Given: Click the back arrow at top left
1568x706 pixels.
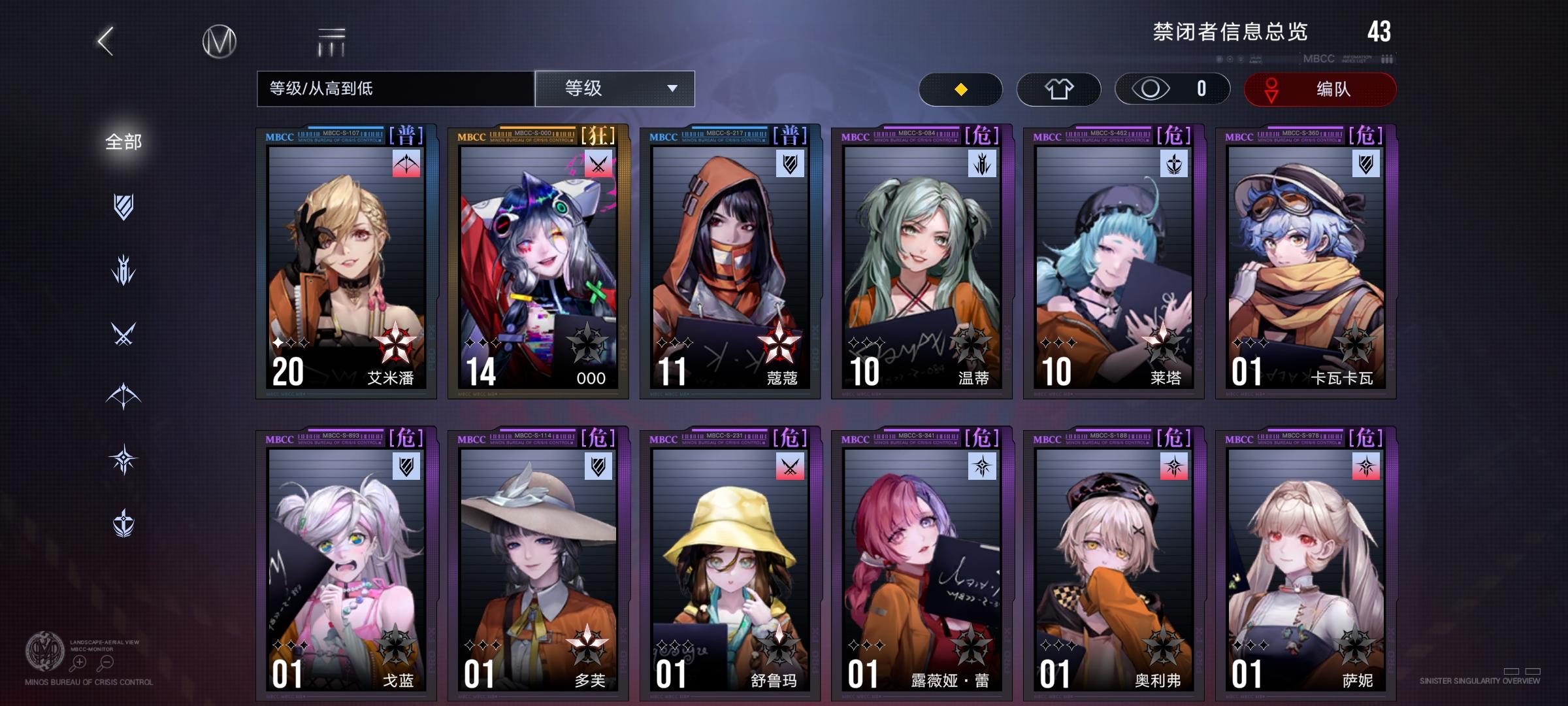Looking at the screenshot, I should [x=105, y=41].
